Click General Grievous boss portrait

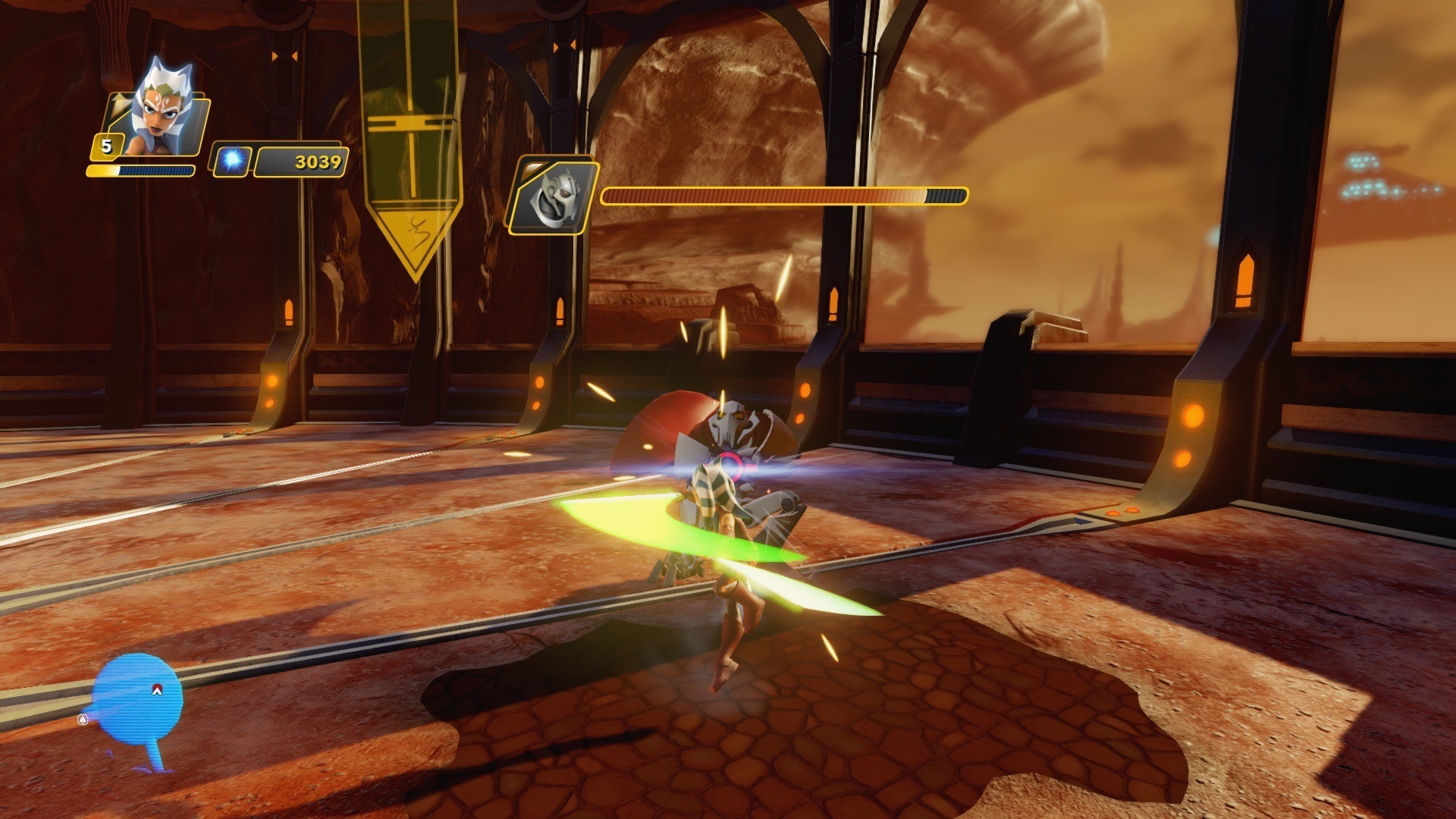[551, 196]
